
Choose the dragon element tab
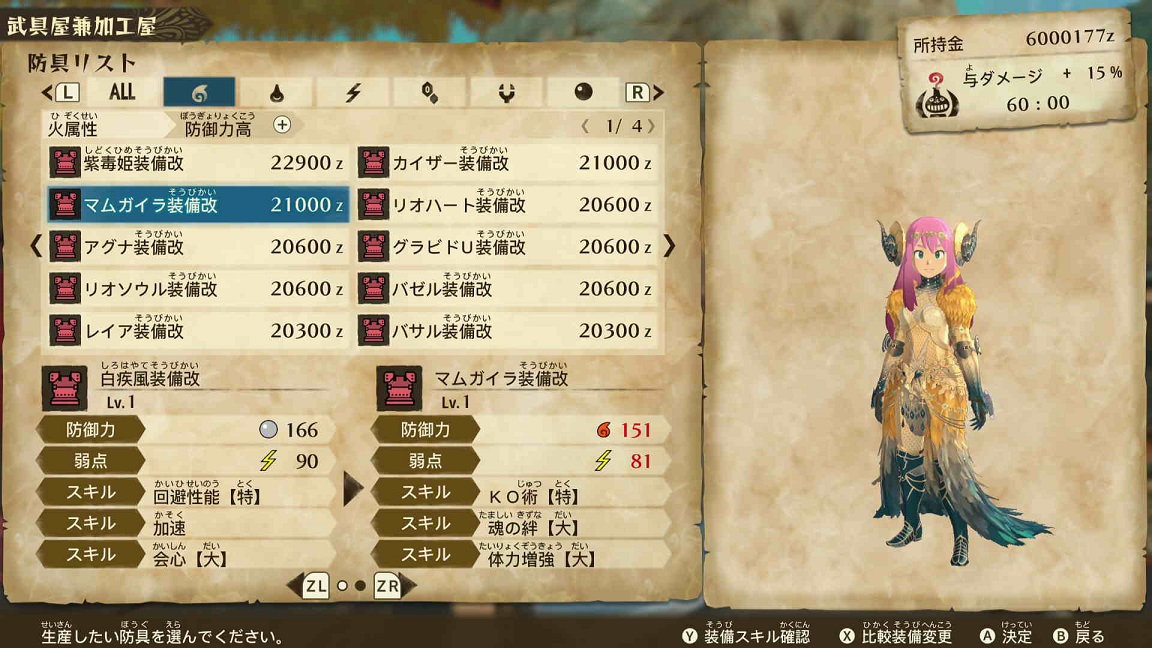506,92
